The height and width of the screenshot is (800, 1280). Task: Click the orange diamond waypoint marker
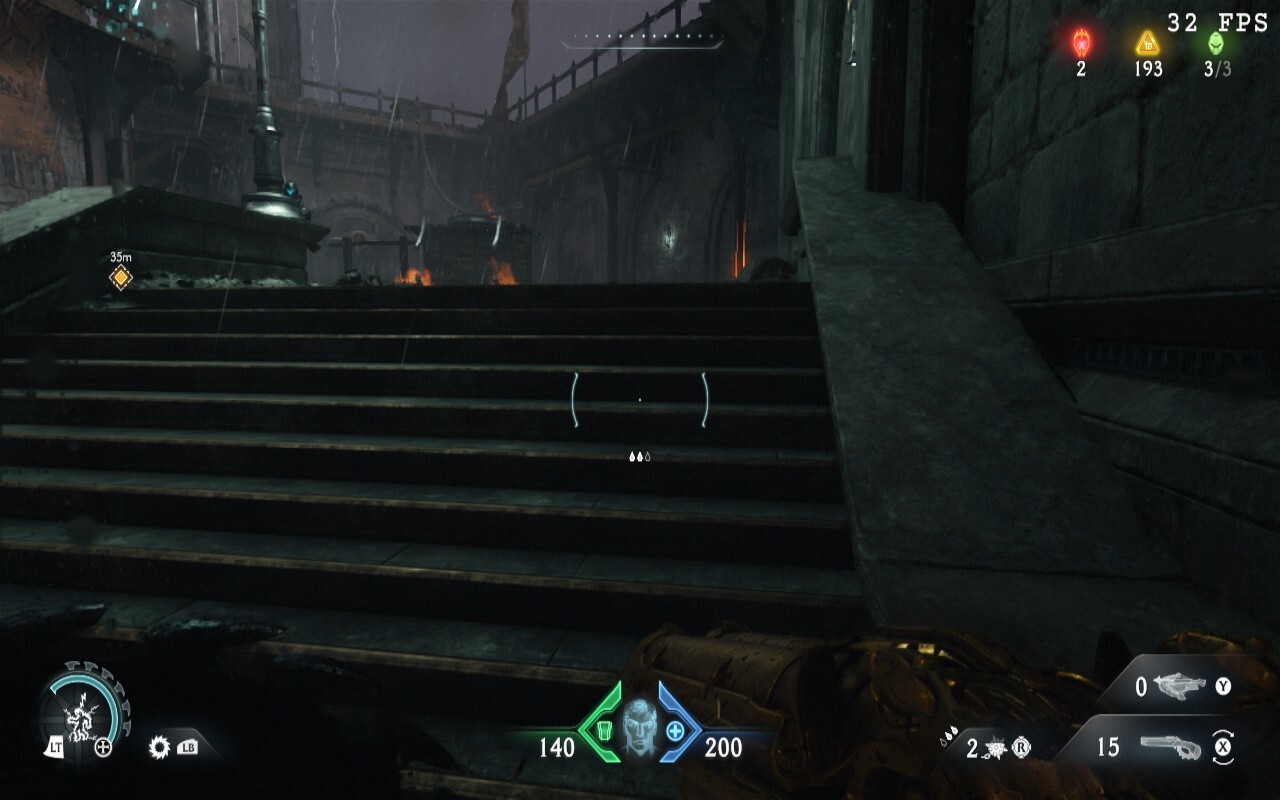tap(121, 277)
